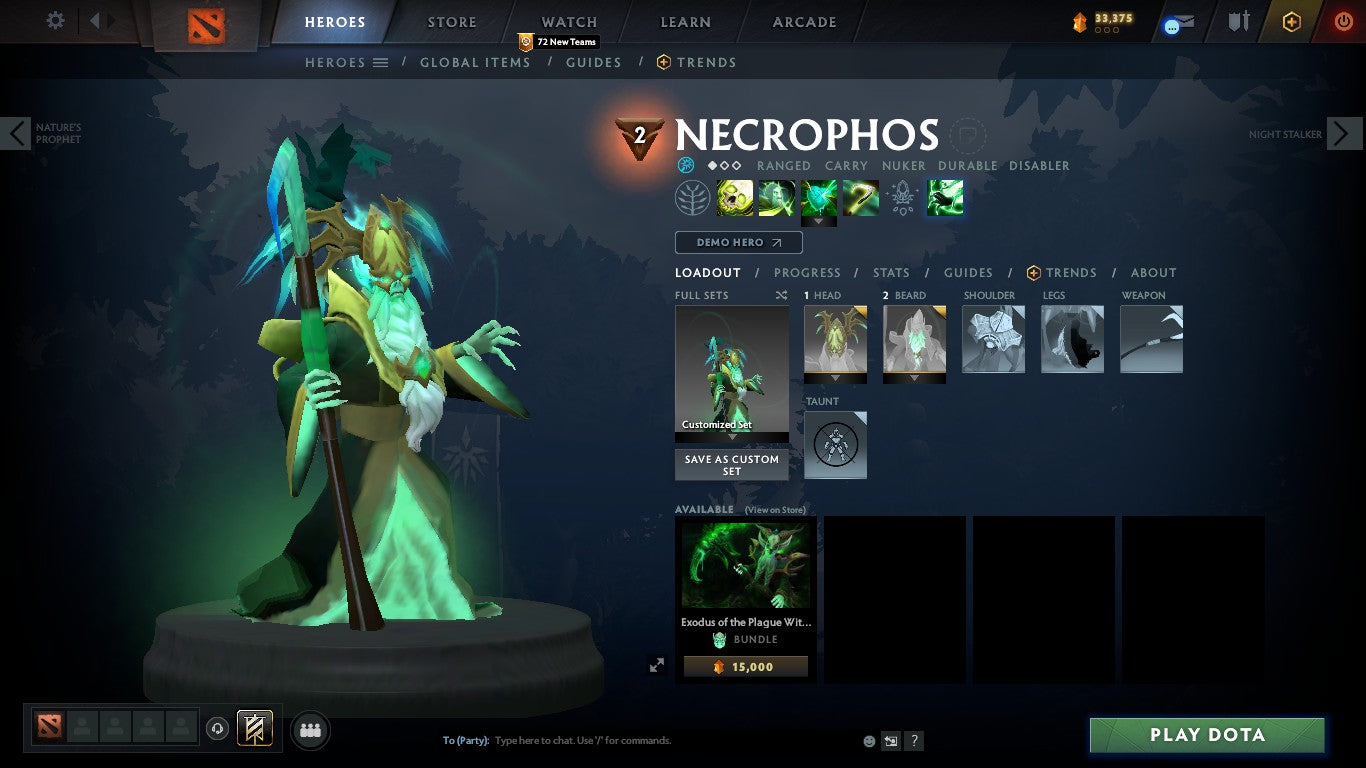Click the armory shield and sword icon
The image size is (1366, 768).
coord(1240,22)
